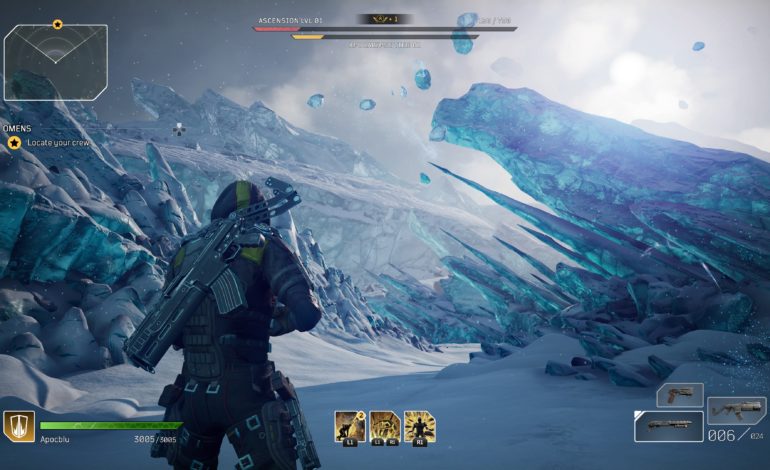The height and width of the screenshot is (470, 770).
Task: Click the radar minimap panel
Action: [x=55, y=62]
